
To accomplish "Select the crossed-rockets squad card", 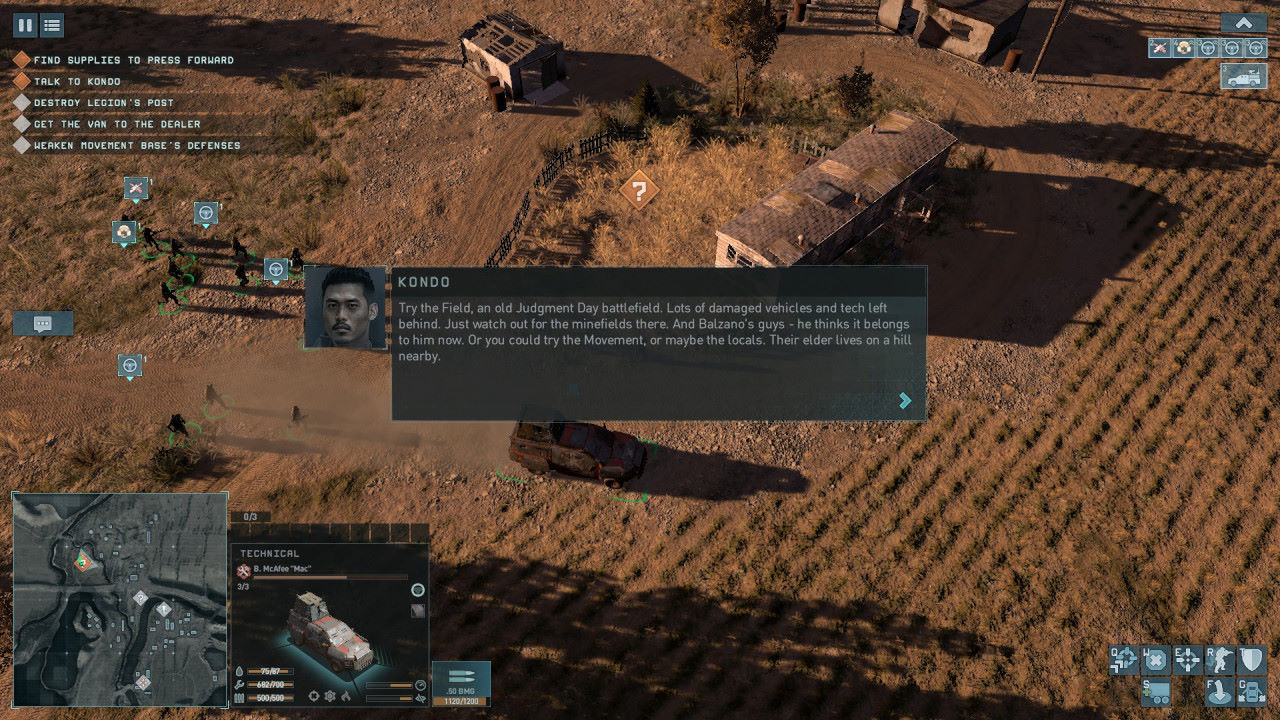I will pos(1160,47).
